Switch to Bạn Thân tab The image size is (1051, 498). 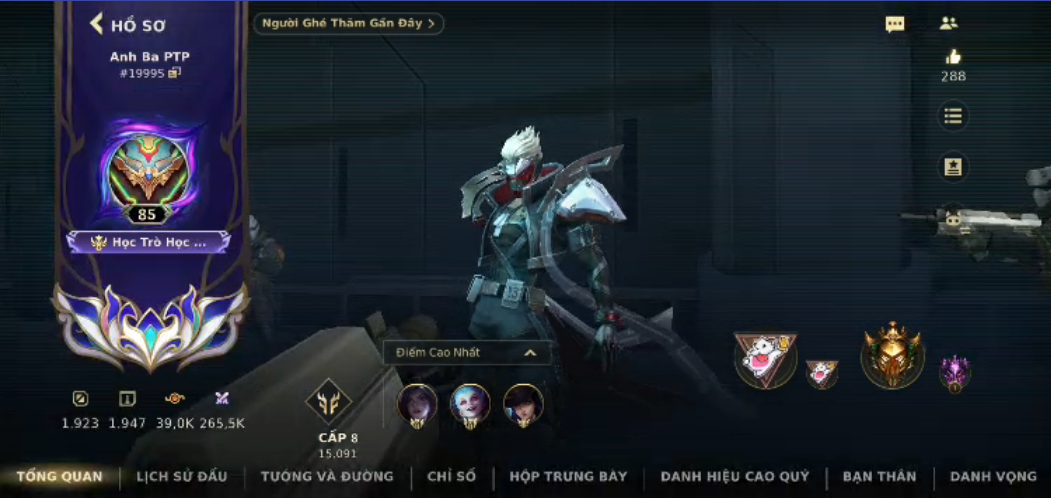[x=879, y=477]
